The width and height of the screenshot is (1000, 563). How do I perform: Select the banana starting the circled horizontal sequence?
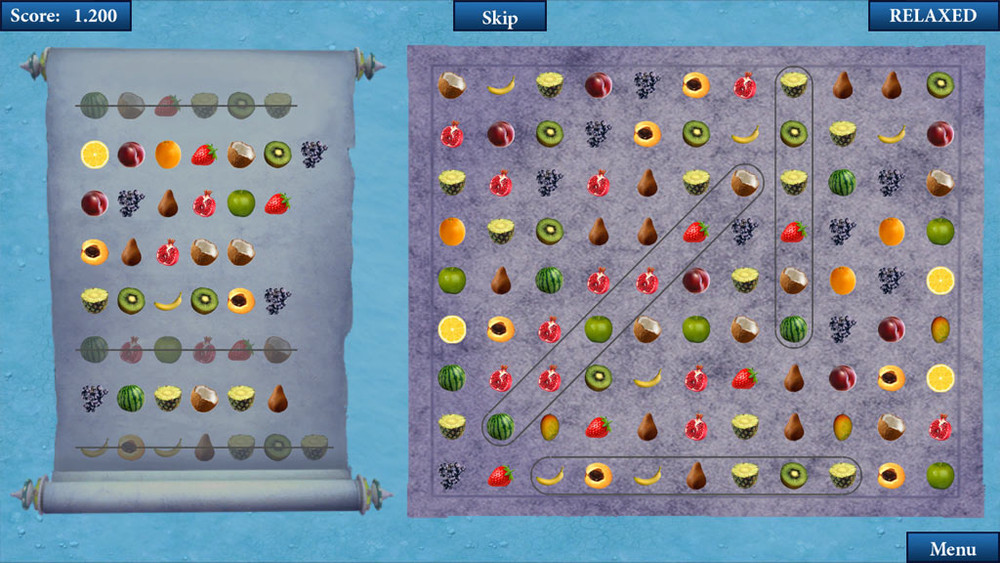pyautogui.click(x=550, y=476)
